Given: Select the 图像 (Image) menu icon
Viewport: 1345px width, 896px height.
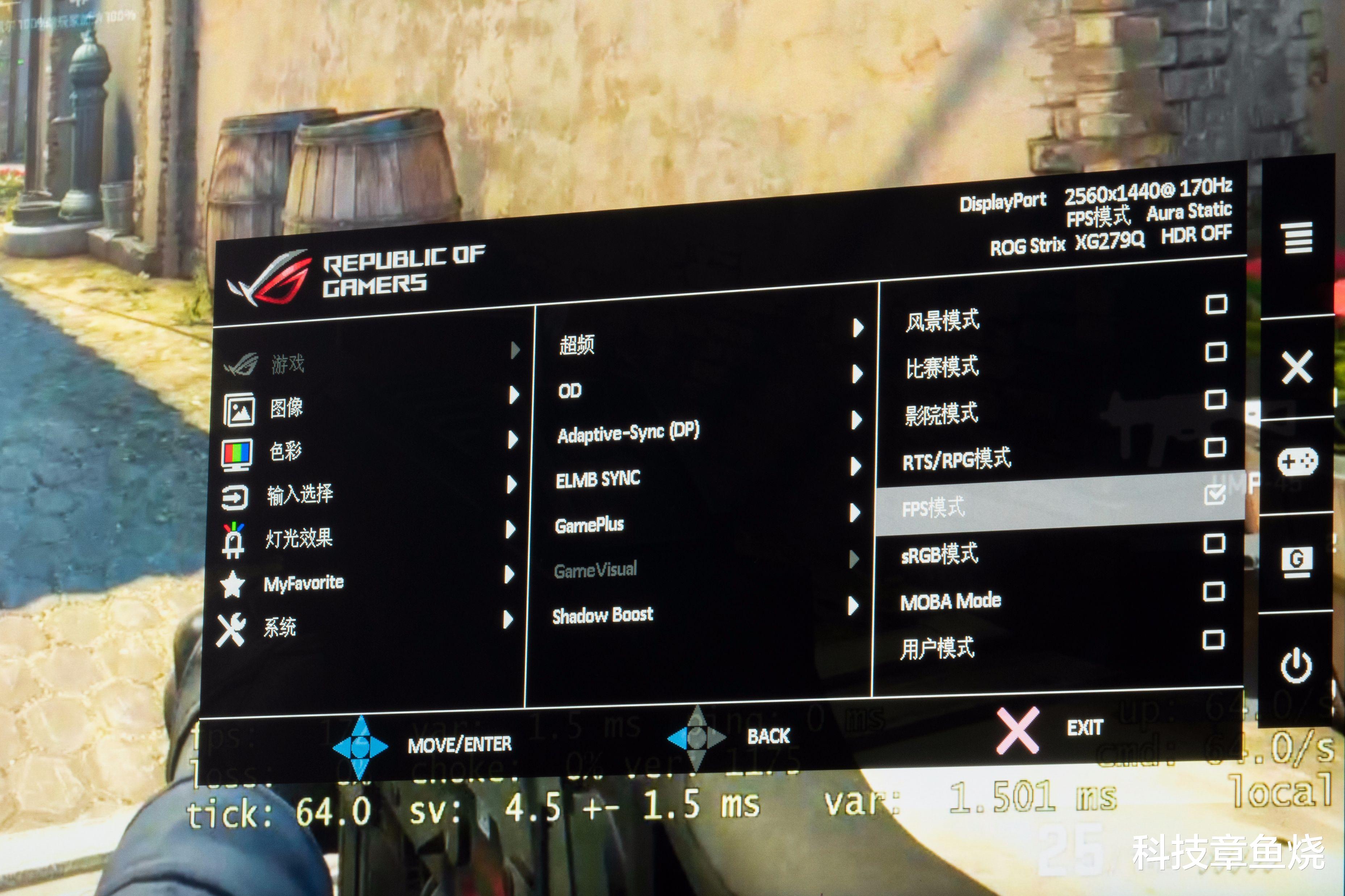Looking at the screenshot, I should [240, 409].
